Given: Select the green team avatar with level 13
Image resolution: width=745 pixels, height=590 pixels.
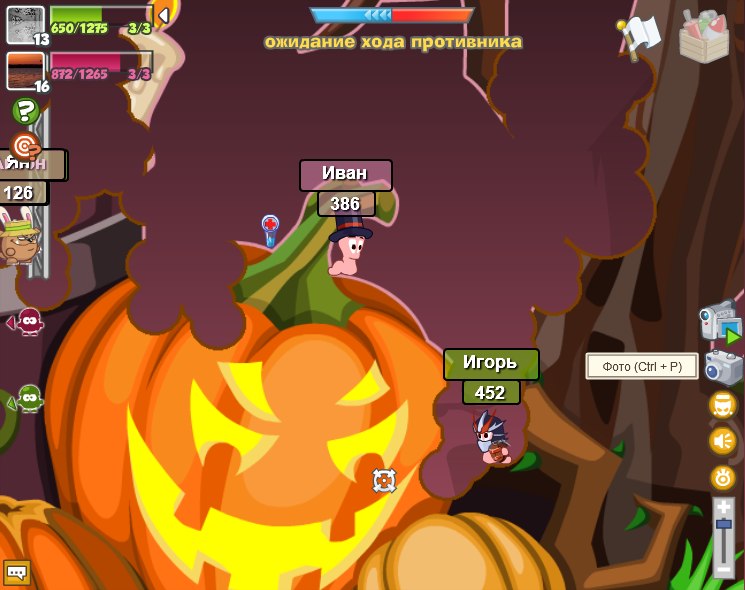Looking at the screenshot, I should click(25, 24).
